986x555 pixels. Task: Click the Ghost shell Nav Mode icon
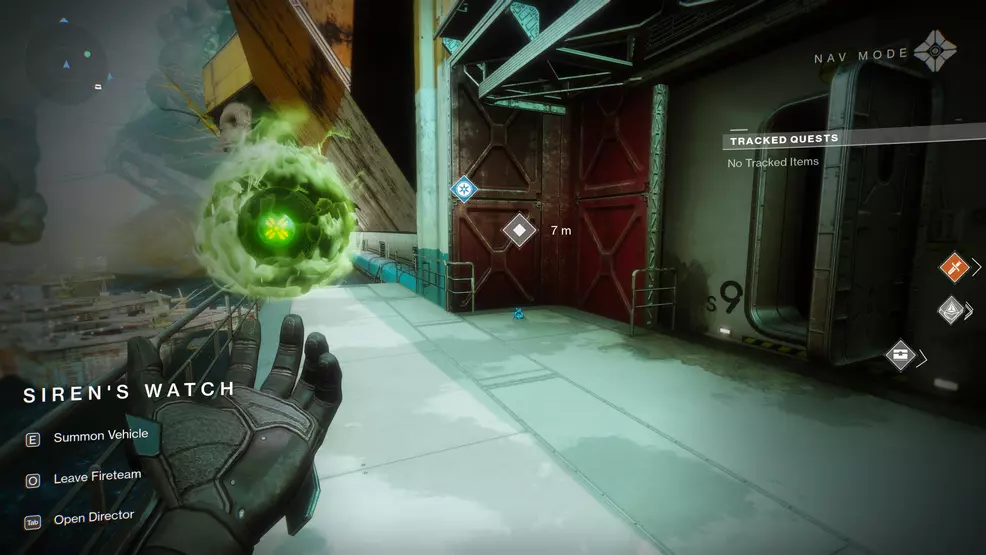click(935, 52)
